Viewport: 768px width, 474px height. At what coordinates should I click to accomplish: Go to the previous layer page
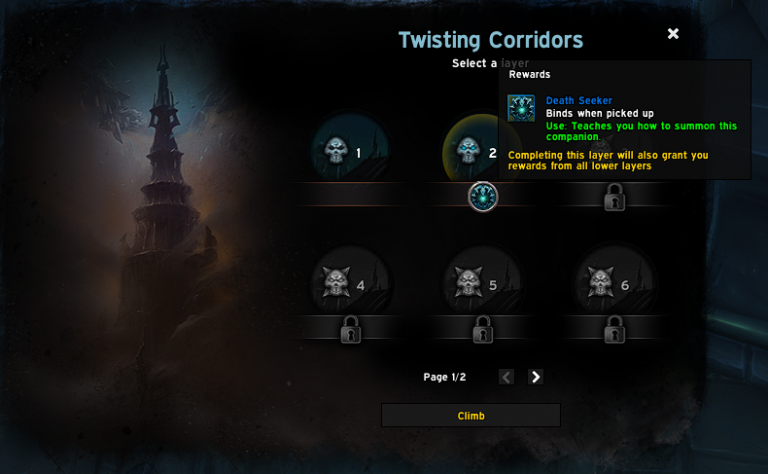[506, 377]
